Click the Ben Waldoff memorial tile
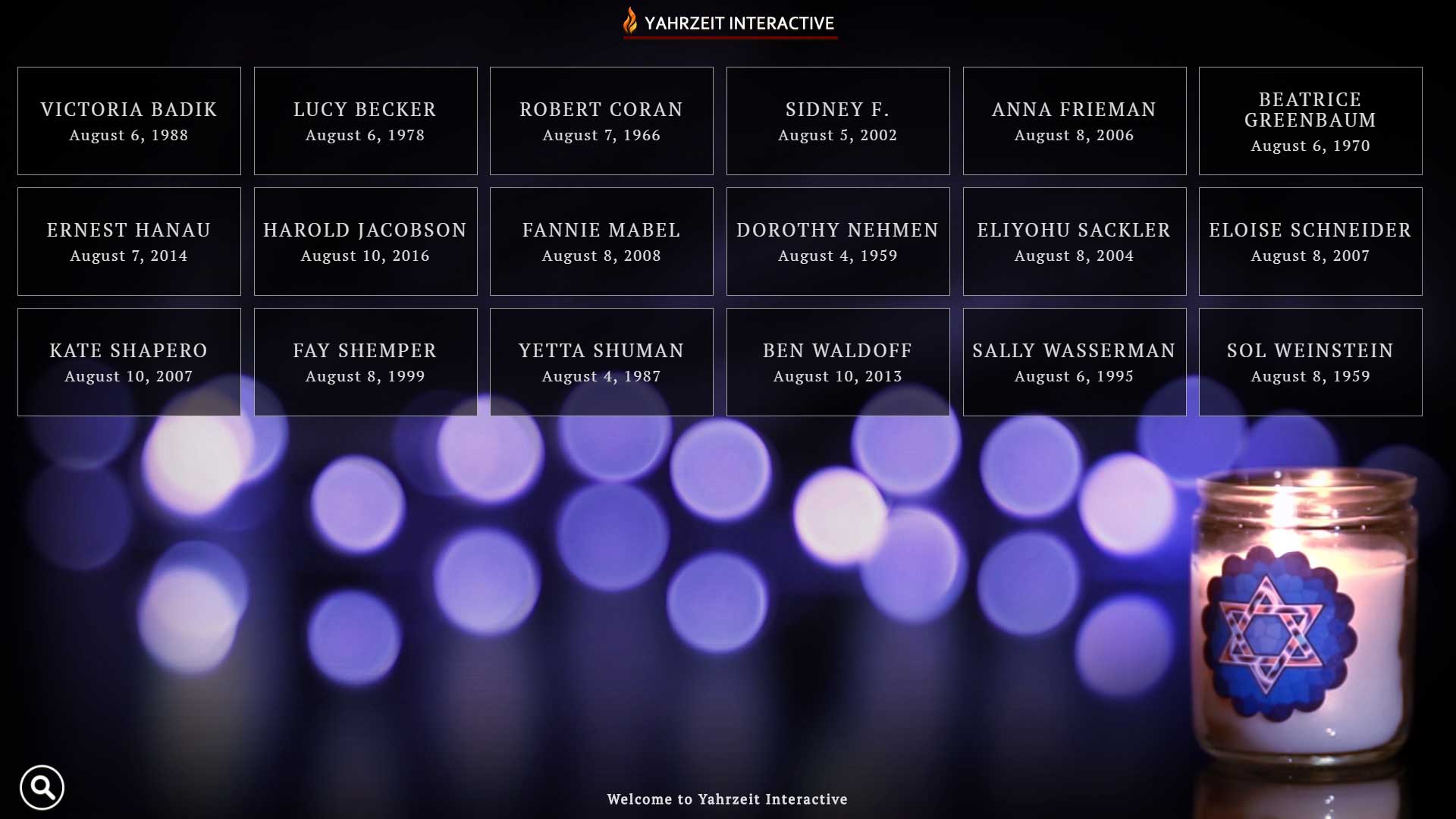Screen dimensions: 1456x819 [838, 362]
